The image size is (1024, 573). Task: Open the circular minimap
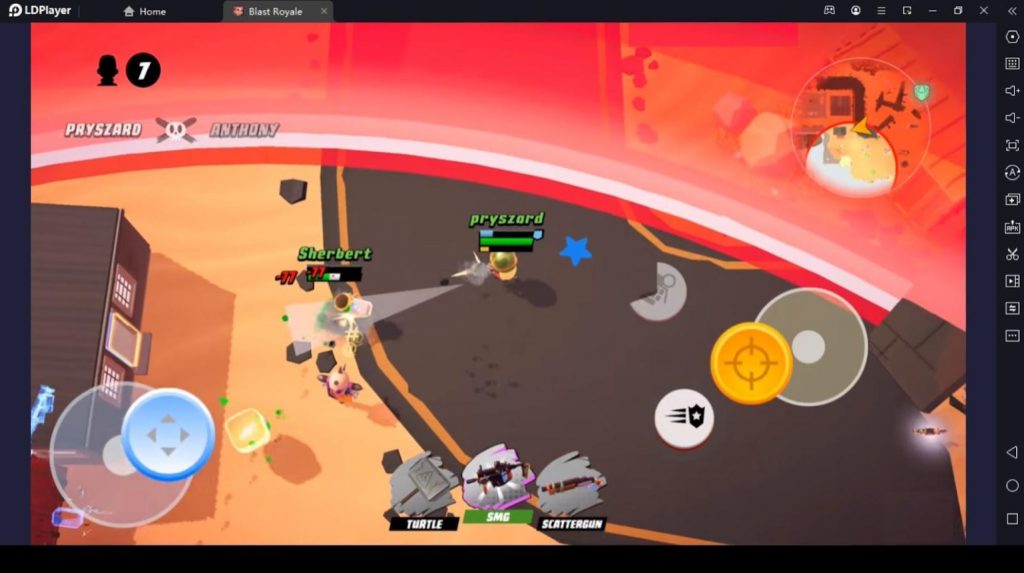[x=860, y=127]
